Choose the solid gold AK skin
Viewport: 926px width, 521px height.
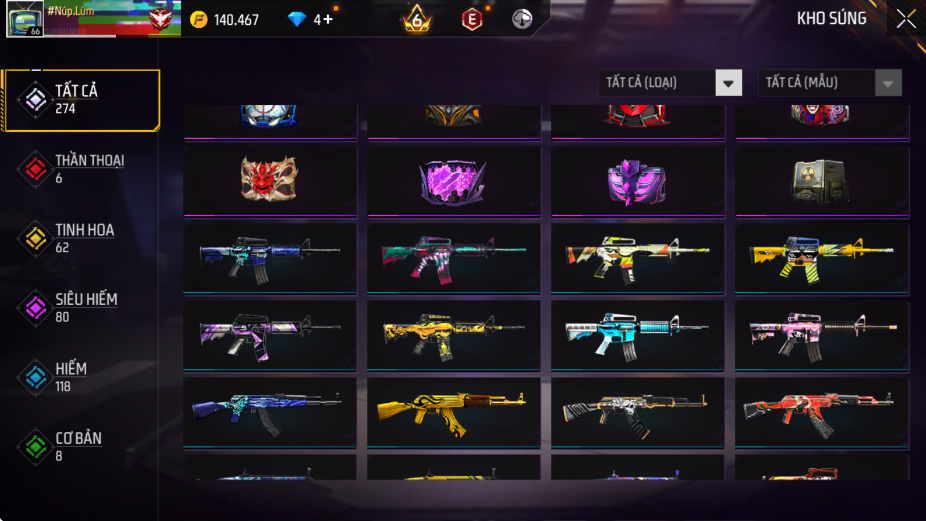click(x=453, y=411)
